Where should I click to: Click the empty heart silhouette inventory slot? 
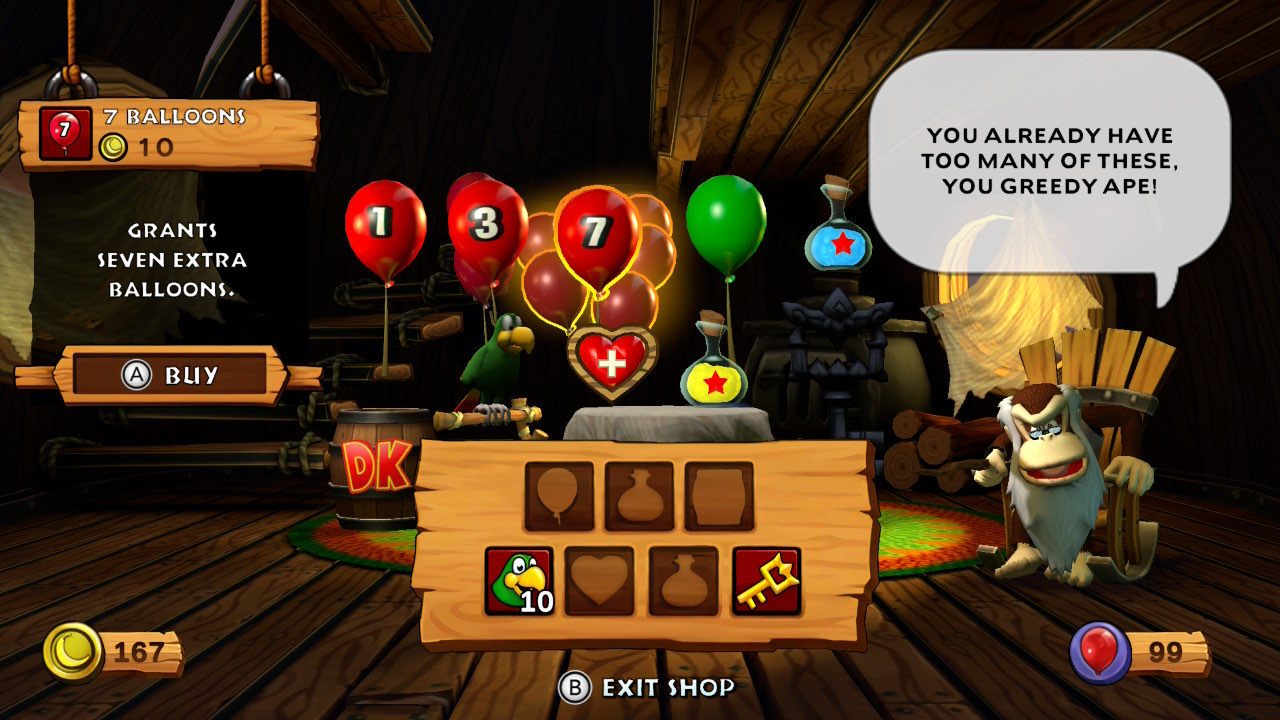coord(599,581)
